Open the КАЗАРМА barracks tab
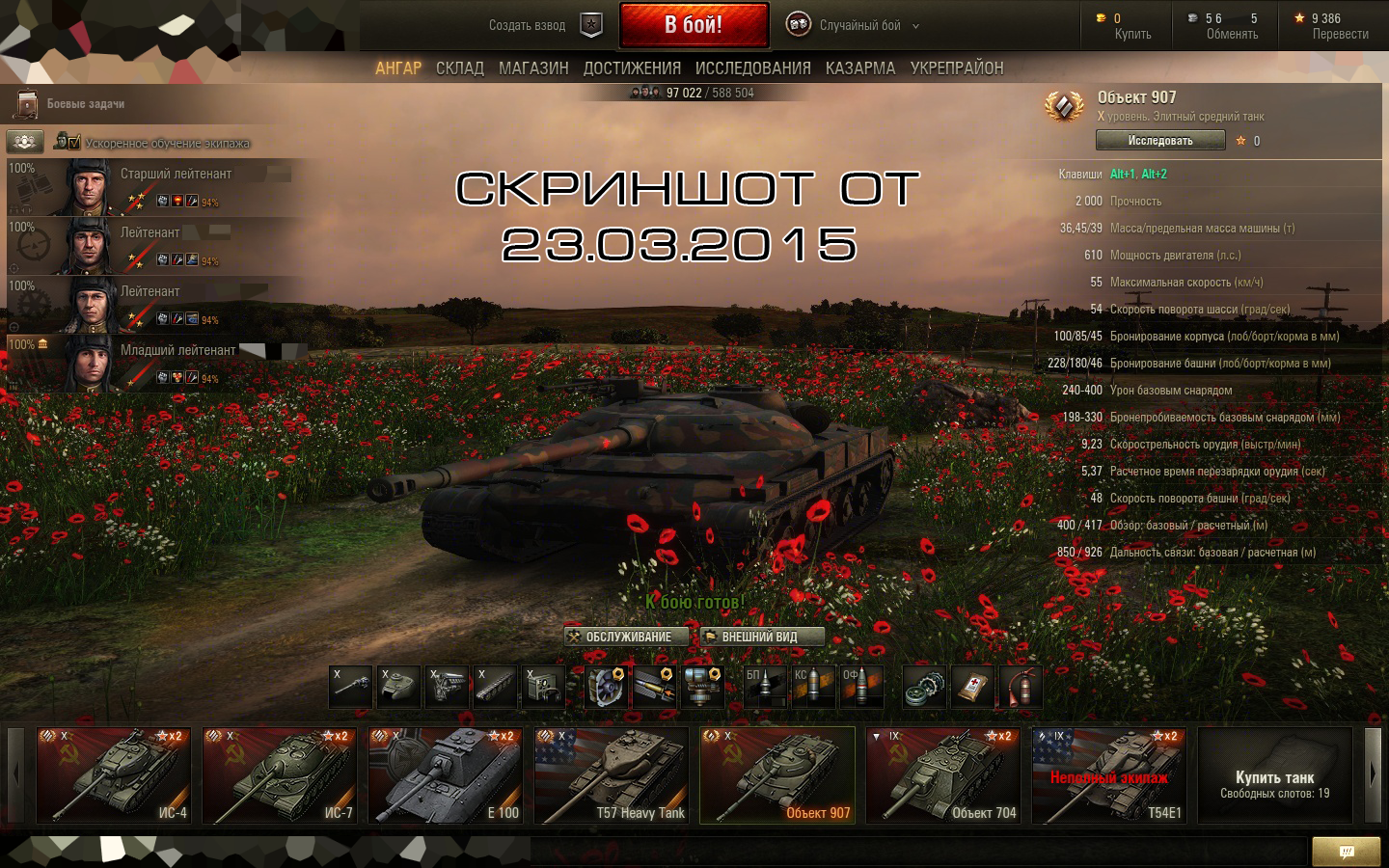 click(860, 68)
